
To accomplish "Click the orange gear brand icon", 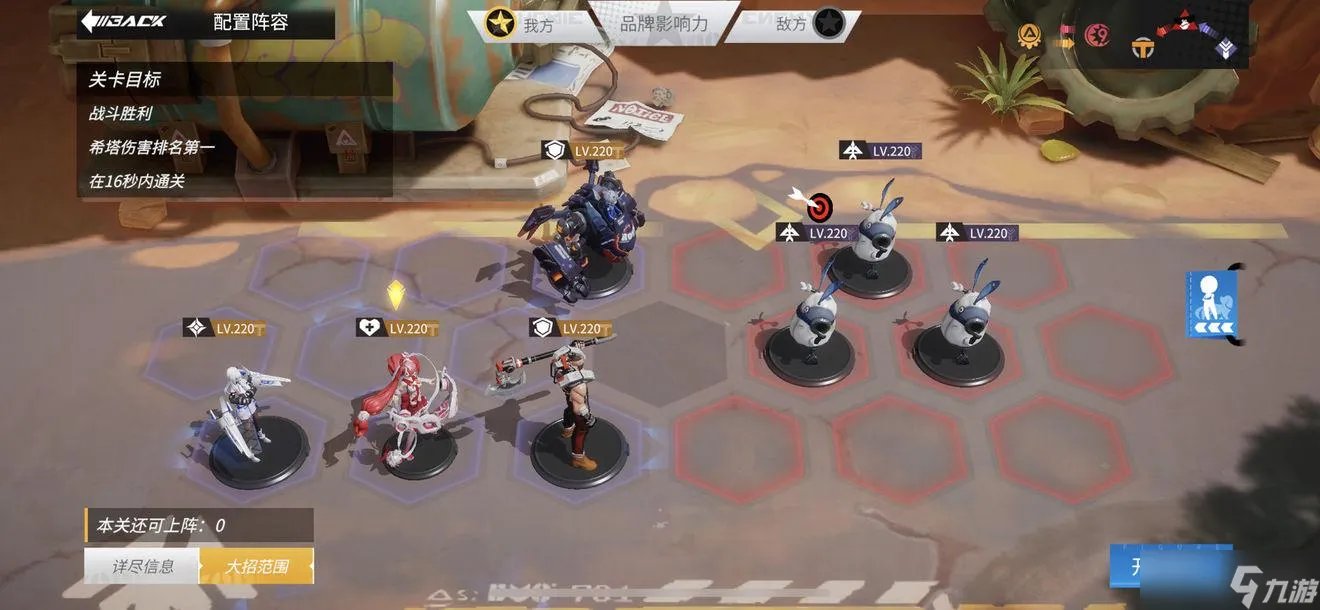I will pyautogui.click(x=1028, y=37).
